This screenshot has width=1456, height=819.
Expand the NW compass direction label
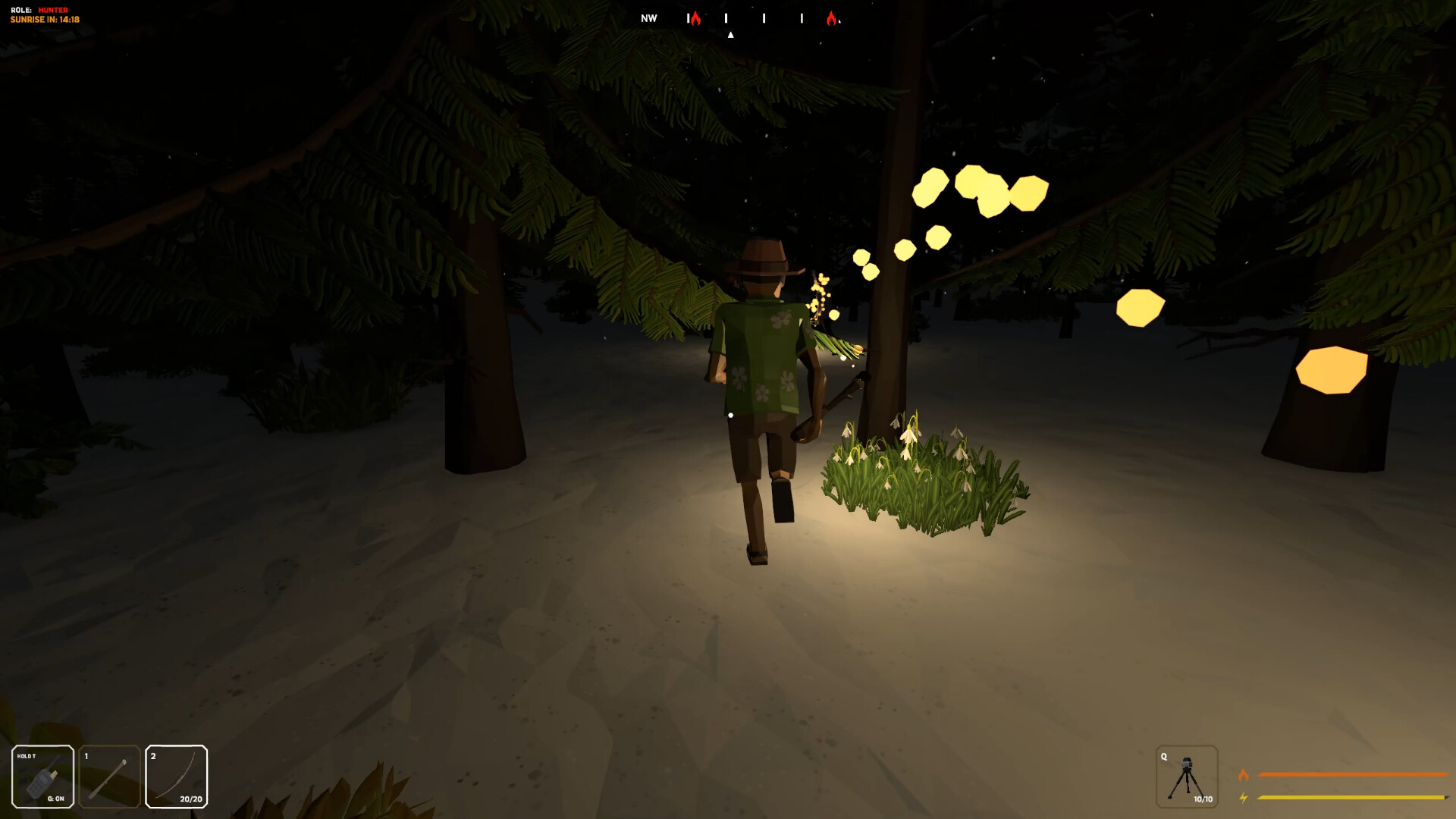(648, 17)
